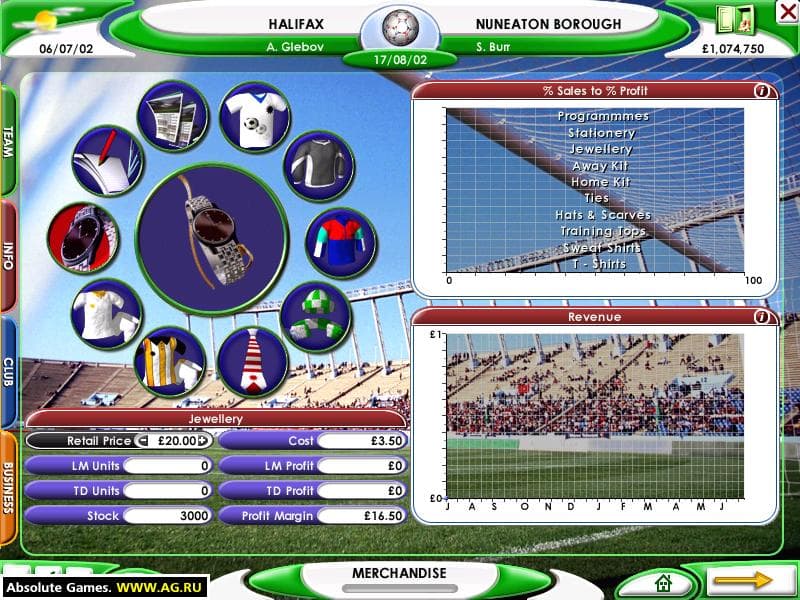800x600 pixels.
Task: Open the CLUB side tab
Action: tap(8, 372)
